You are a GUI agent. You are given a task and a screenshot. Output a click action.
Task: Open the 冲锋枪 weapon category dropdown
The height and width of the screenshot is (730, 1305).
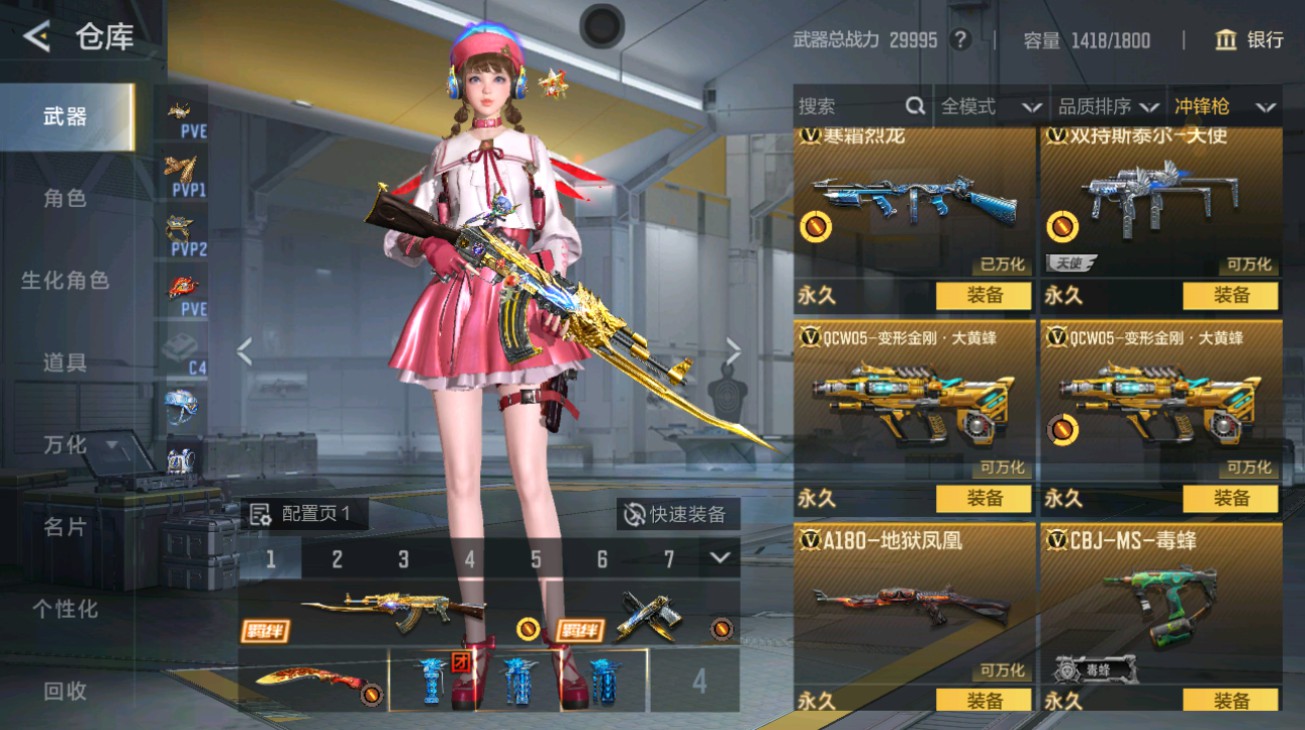point(1230,105)
